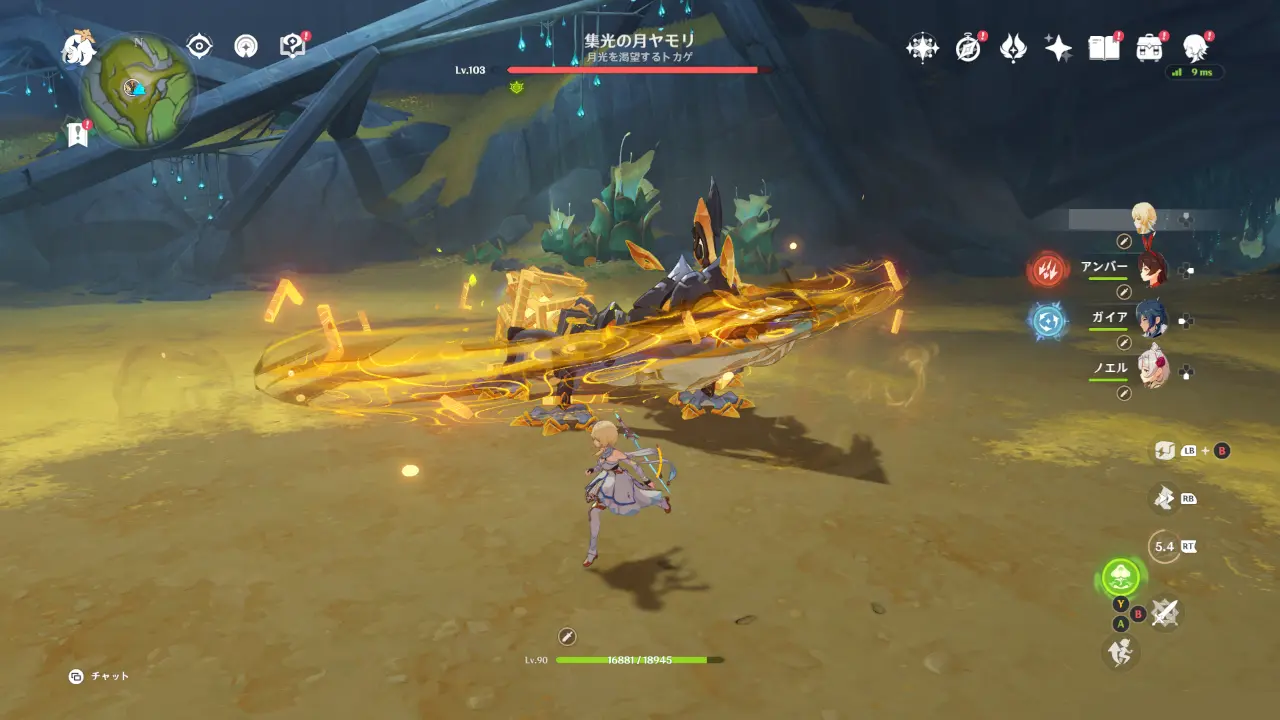This screenshot has height=720, width=1280.
Task: Switch to party member ノエル
Action: [1152, 369]
